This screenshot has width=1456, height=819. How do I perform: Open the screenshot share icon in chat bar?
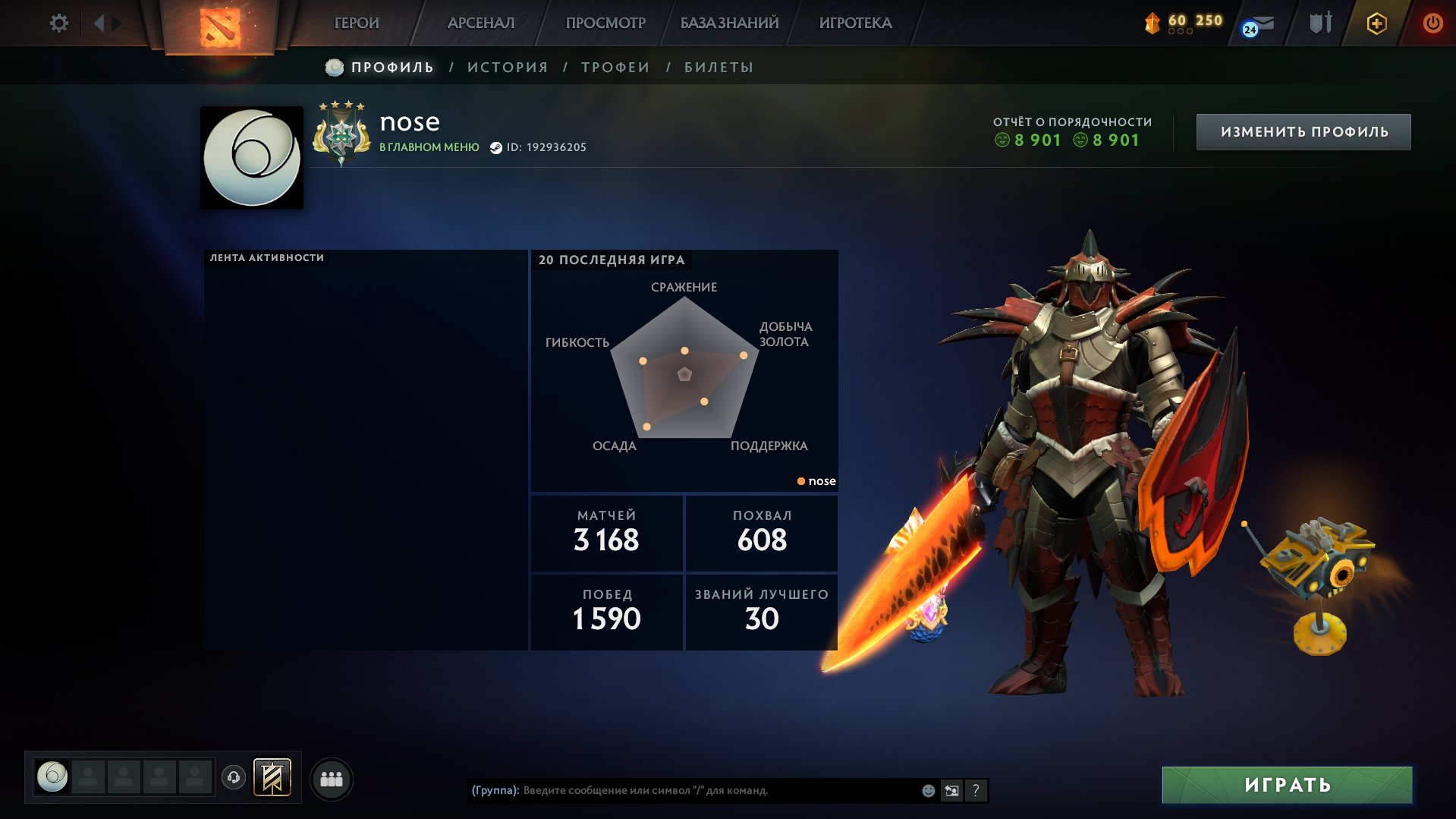click(952, 789)
